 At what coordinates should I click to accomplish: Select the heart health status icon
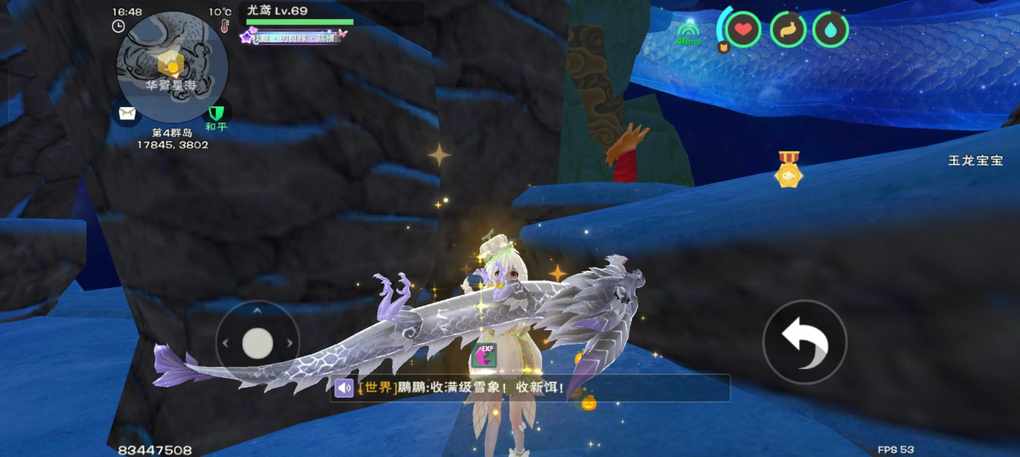tap(743, 29)
